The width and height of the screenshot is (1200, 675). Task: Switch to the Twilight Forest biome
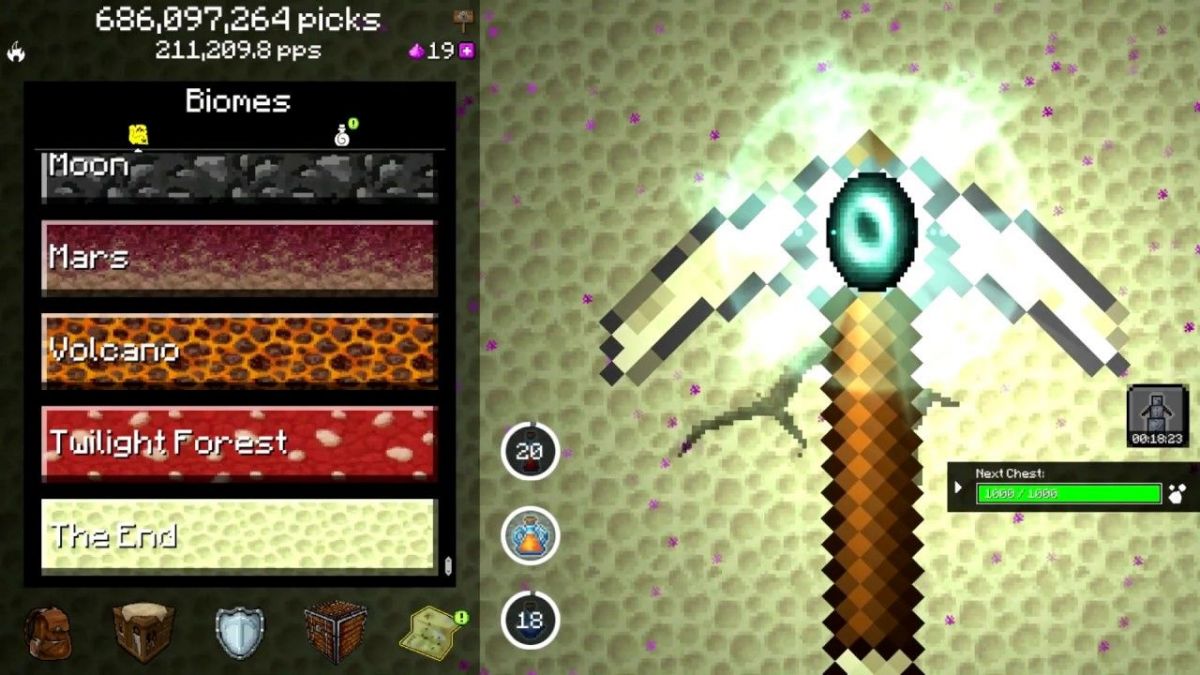coord(238,443)
